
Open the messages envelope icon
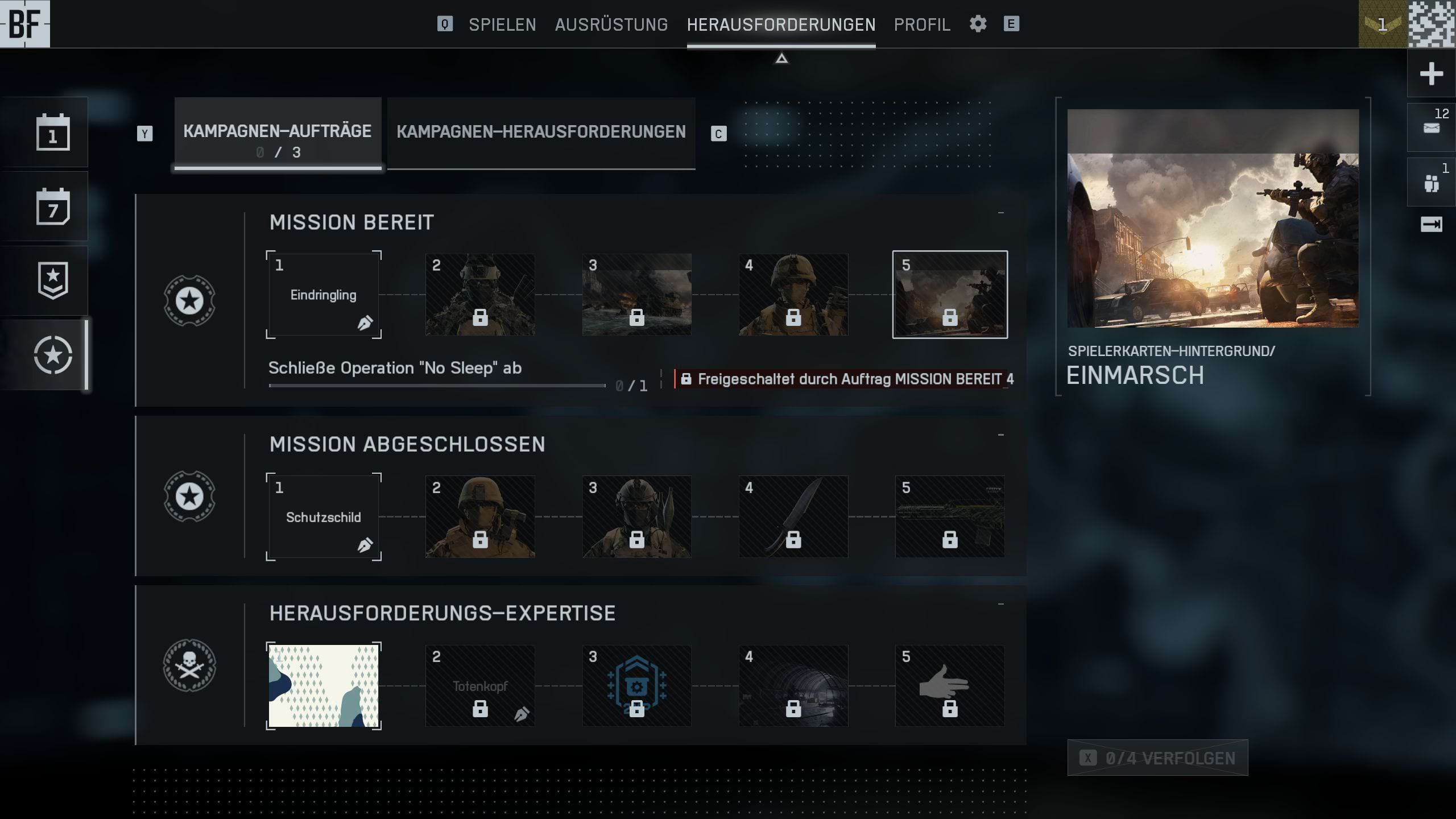coord(1431,128)
